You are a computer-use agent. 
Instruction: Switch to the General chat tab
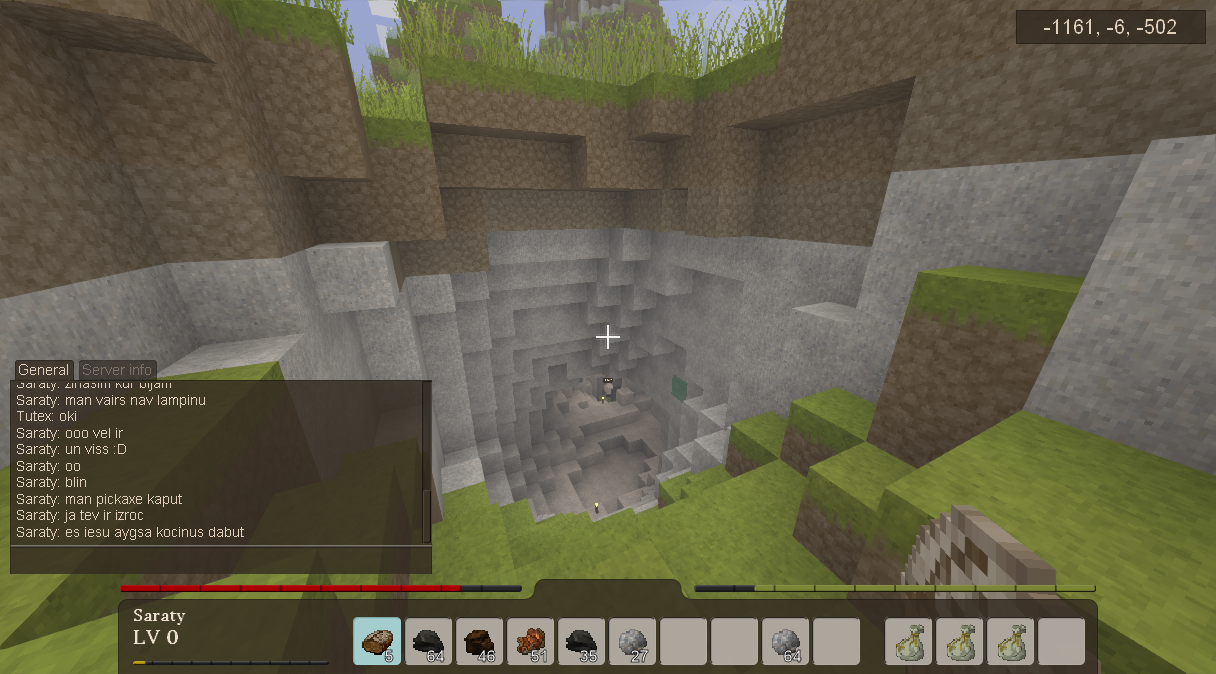(x=44, y=370)
